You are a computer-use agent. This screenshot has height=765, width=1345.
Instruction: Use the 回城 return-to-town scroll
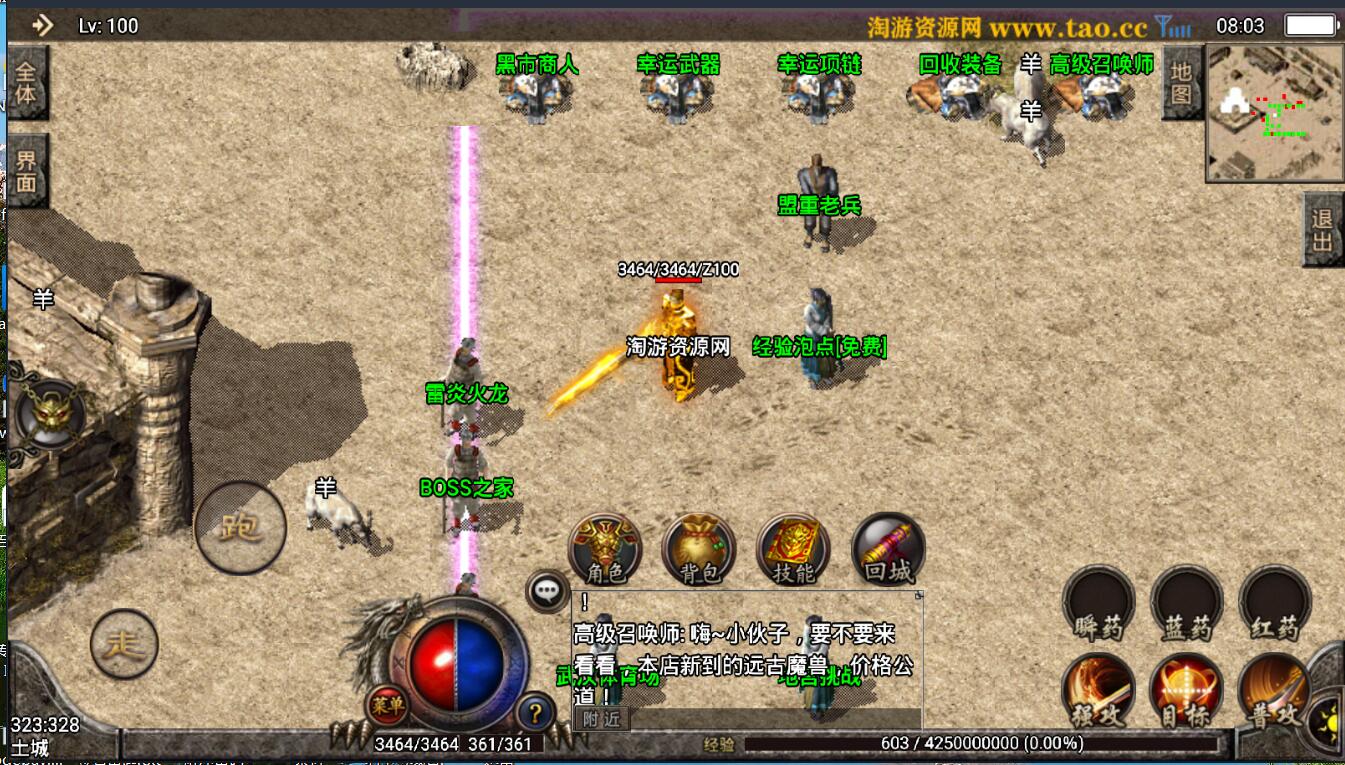tap(888, 550)
